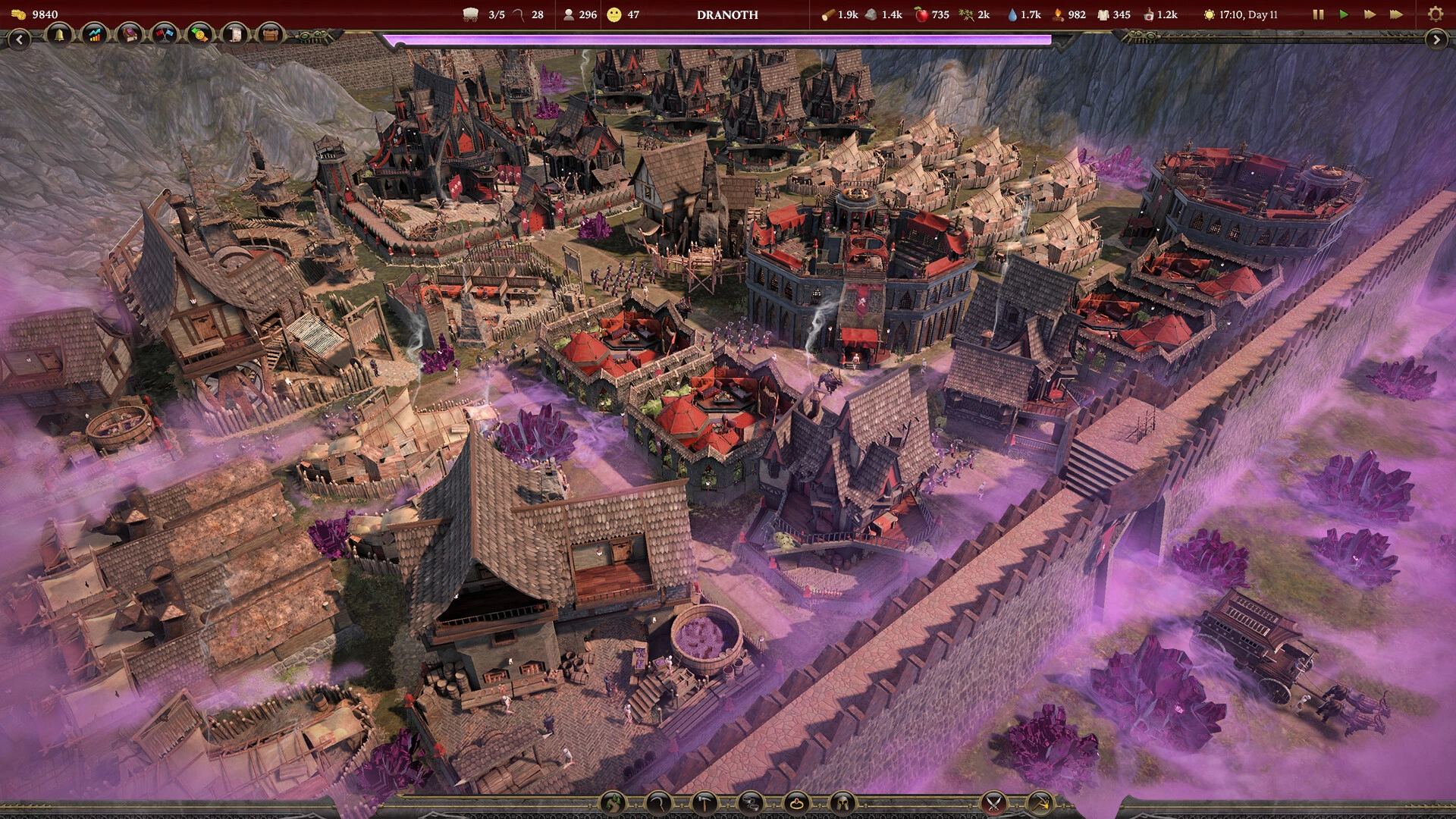Open the purple spellbook icon

130,35
